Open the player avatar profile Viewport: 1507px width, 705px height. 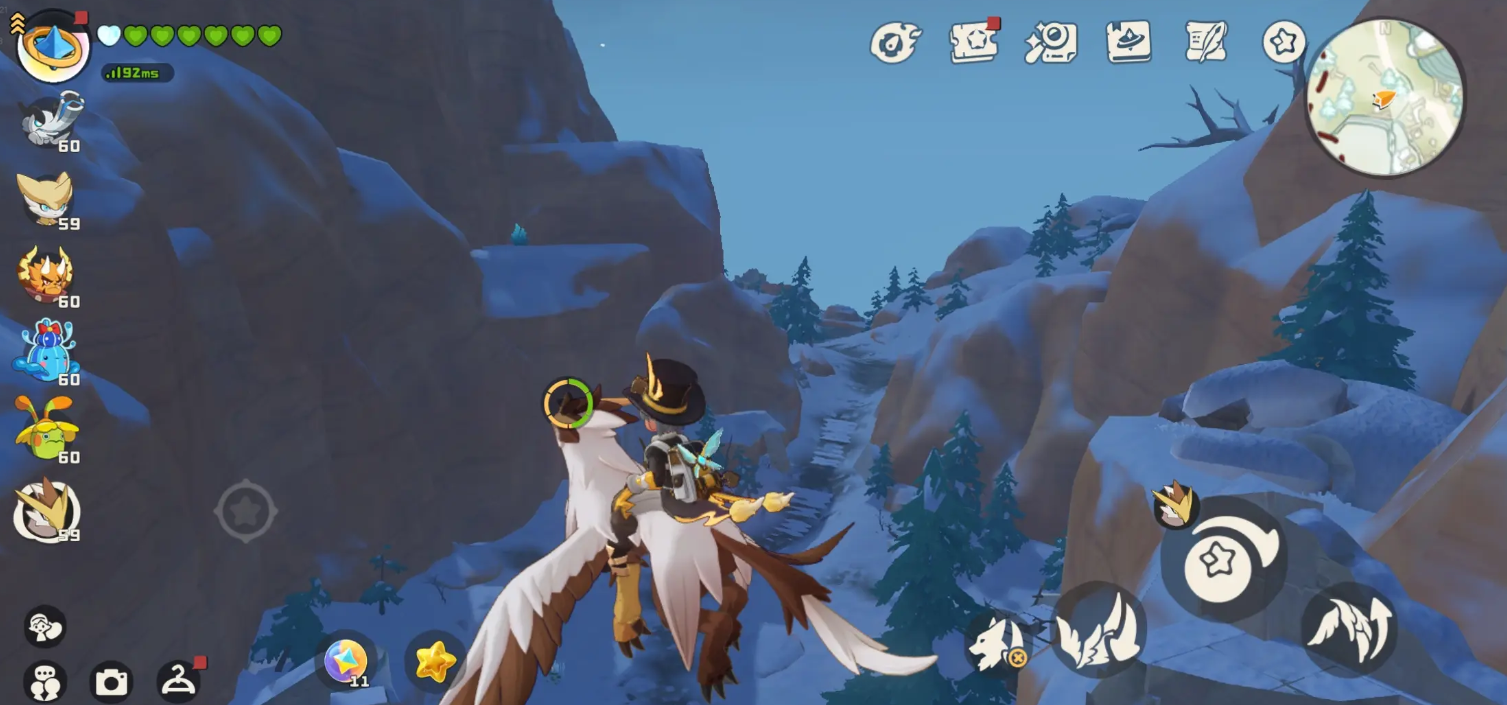click(53, 45)
